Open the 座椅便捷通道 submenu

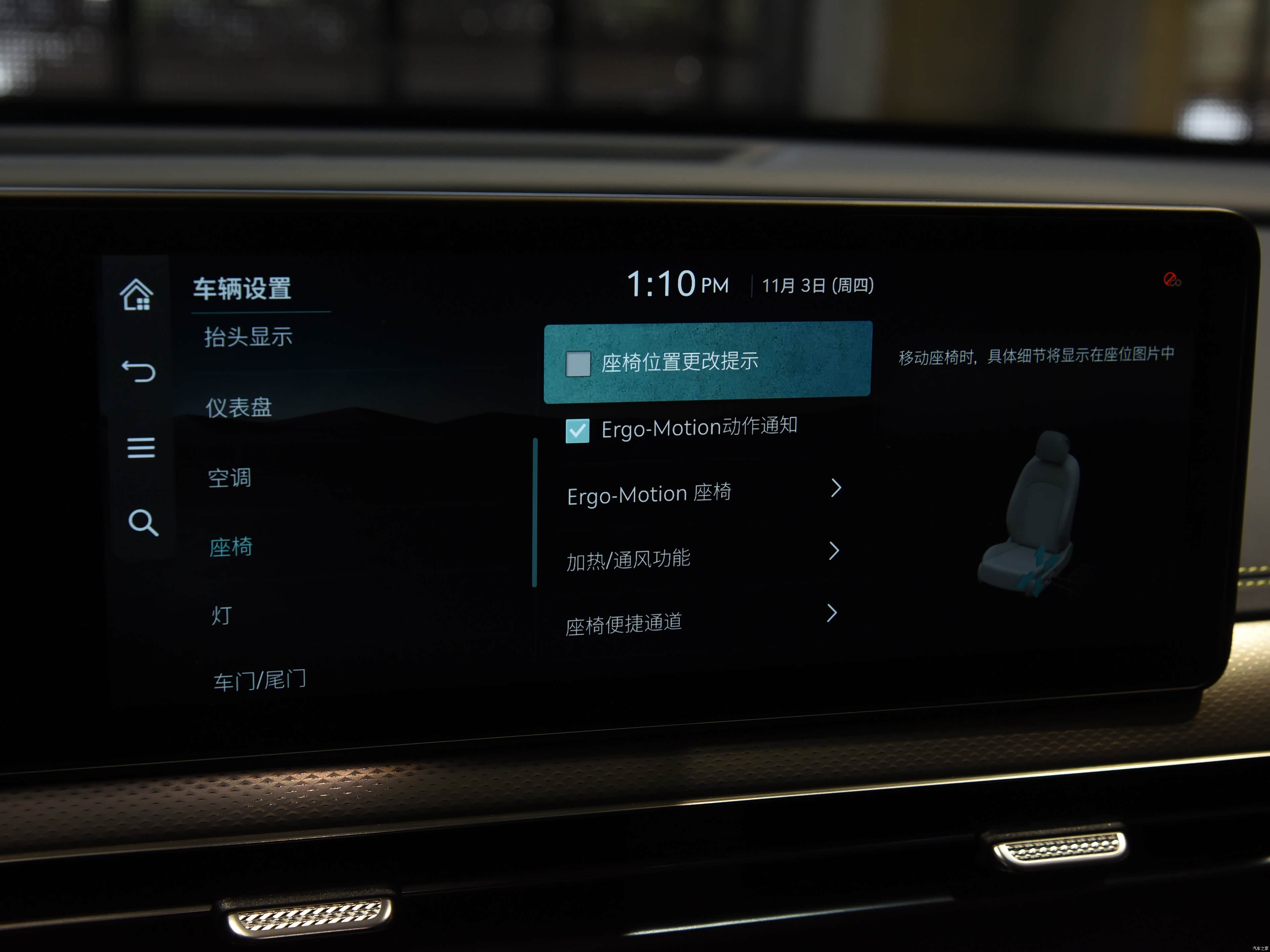[701, 621]
